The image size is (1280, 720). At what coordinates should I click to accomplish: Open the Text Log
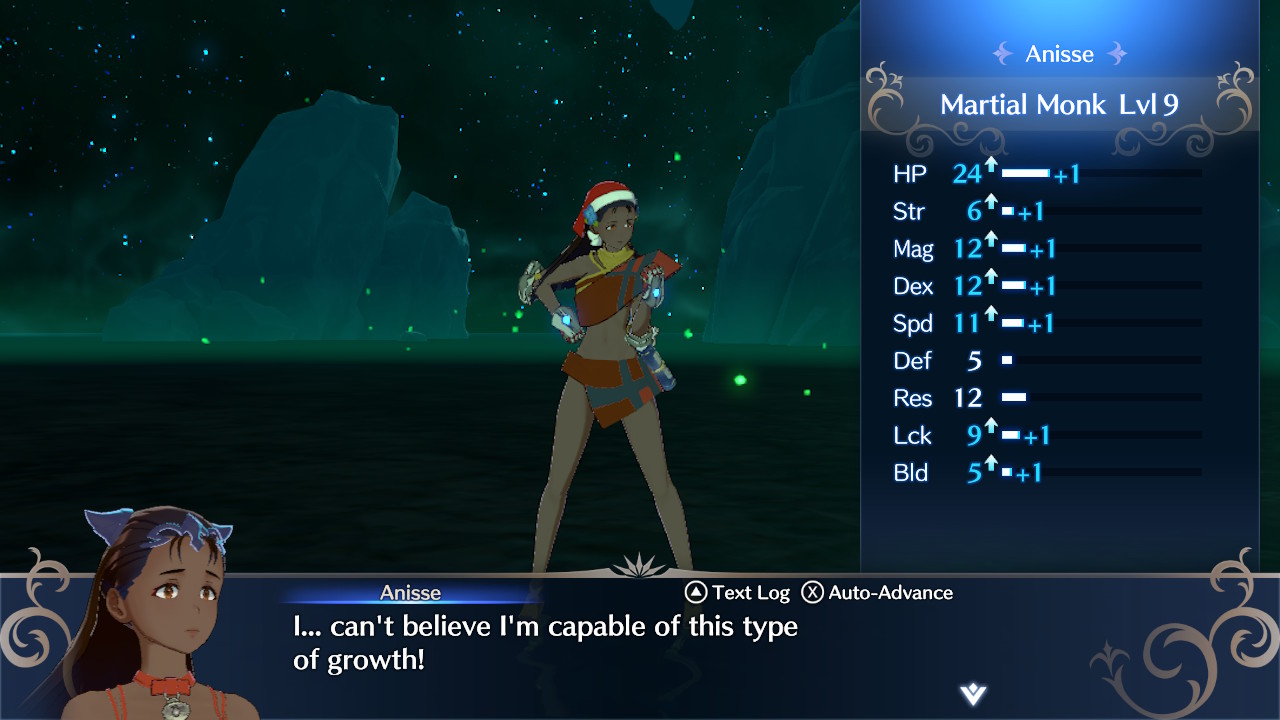737,593
